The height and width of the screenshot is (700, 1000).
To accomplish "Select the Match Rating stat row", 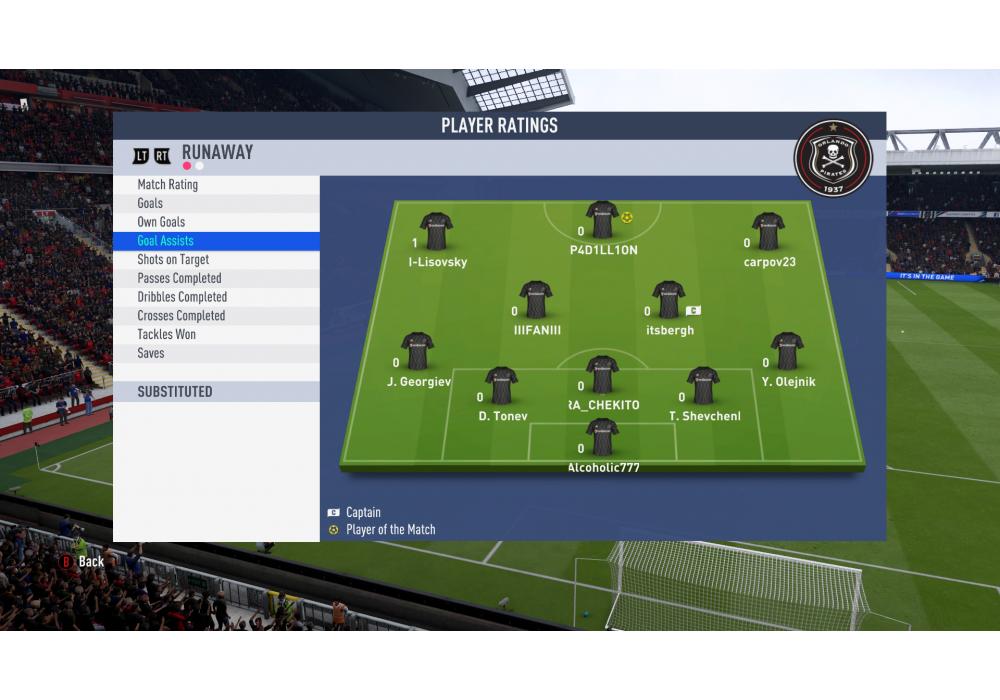I will click(x=216, y=185).
